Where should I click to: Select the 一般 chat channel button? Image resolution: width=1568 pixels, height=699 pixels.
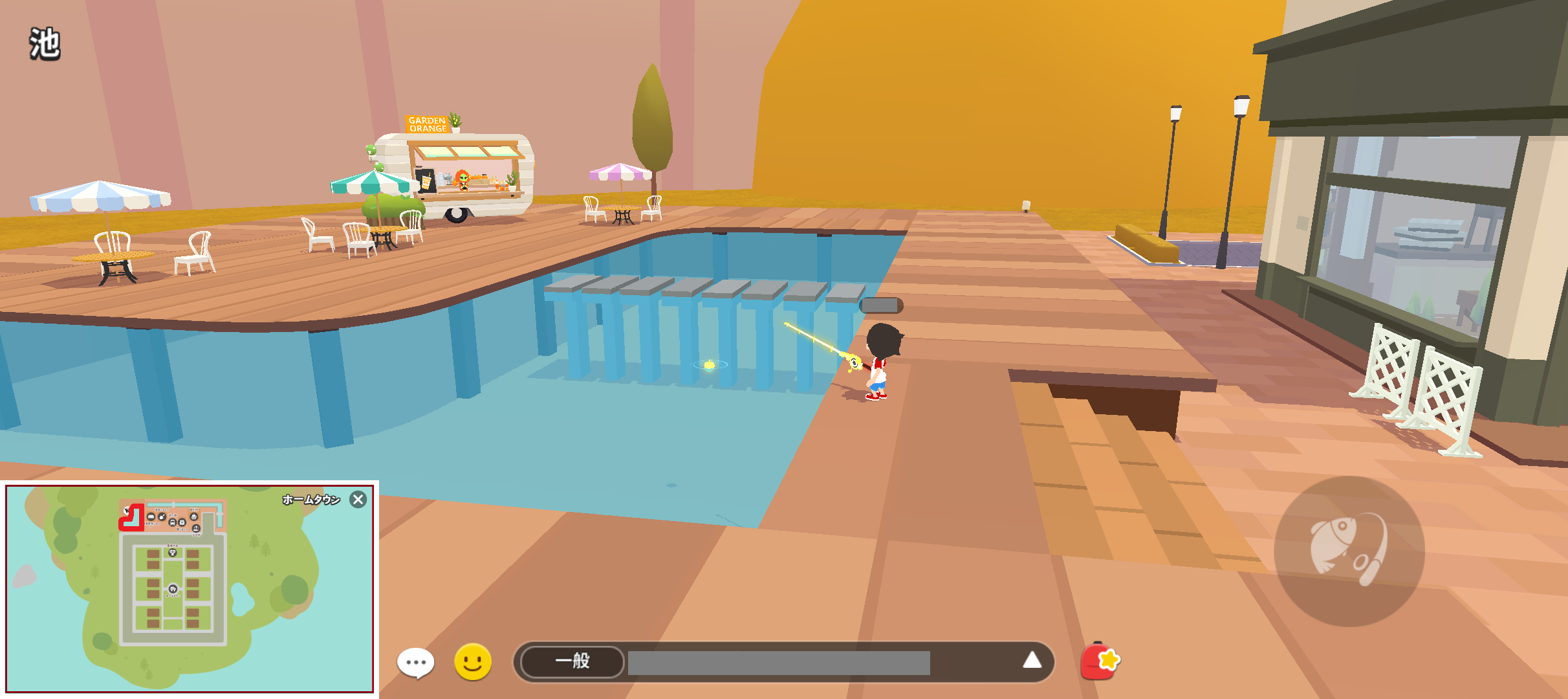(572, 661)
